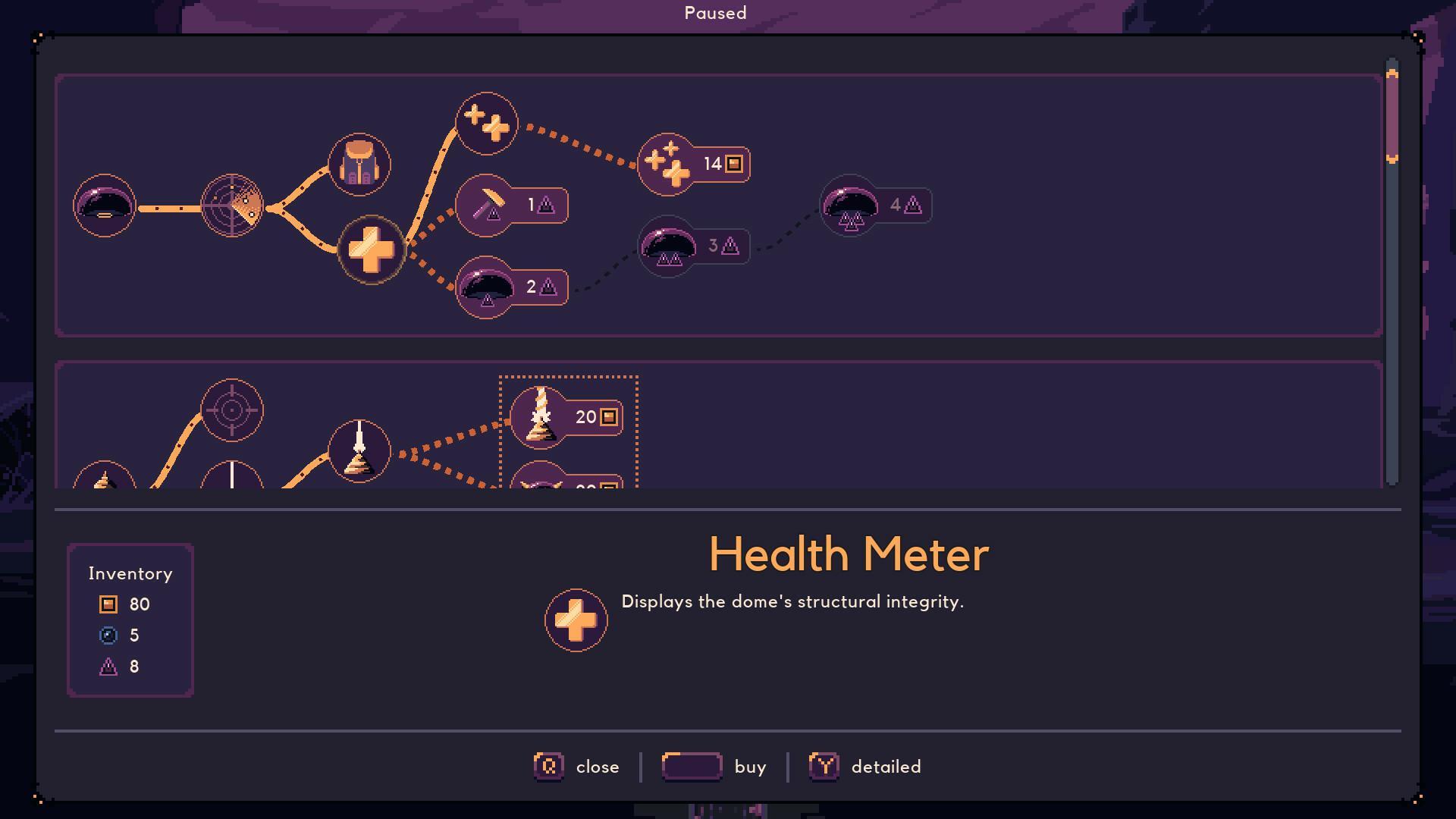Open the scanner radar upgrade node

231,206
